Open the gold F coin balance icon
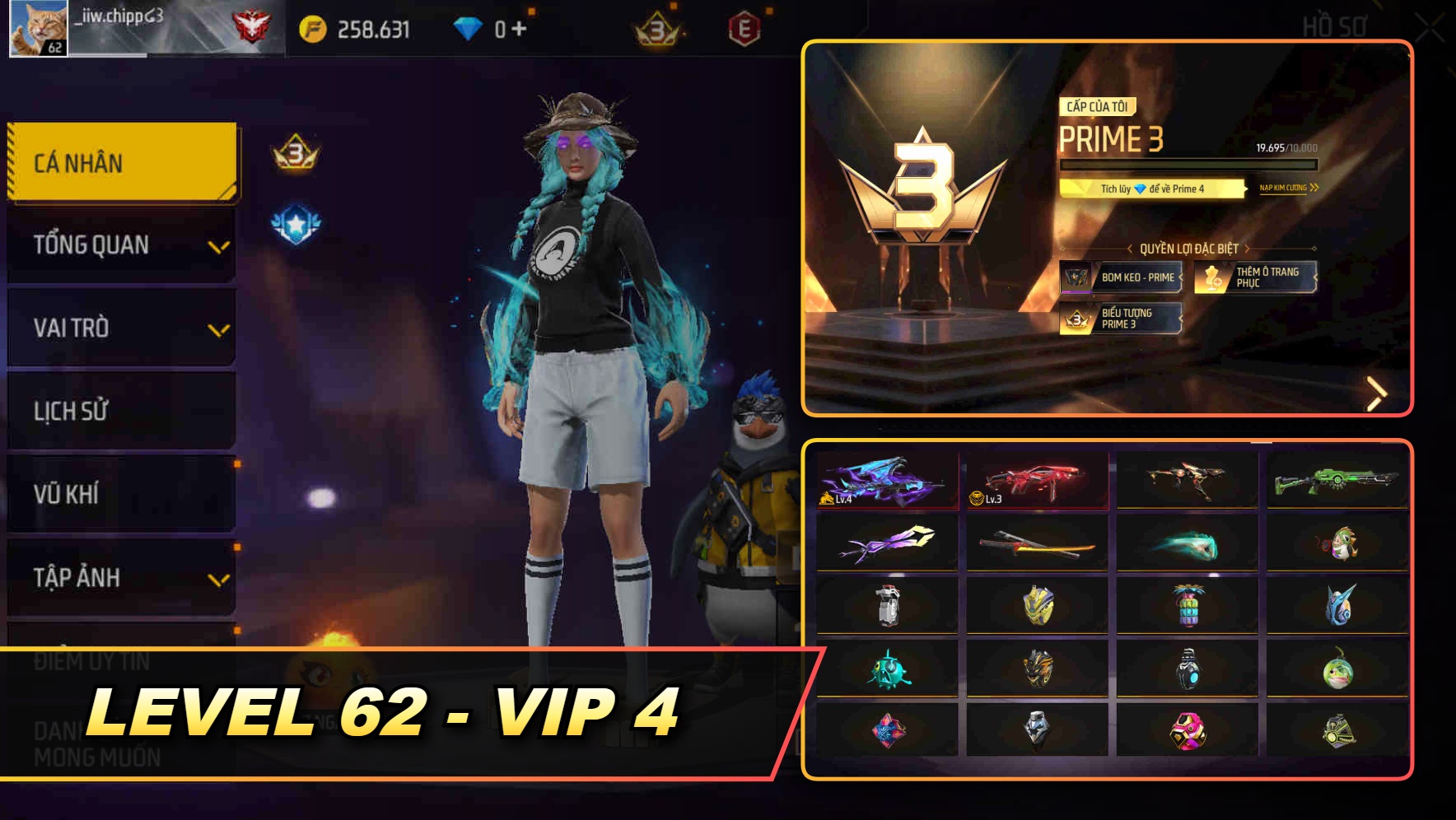The image size is (1456, 820). 313,26
